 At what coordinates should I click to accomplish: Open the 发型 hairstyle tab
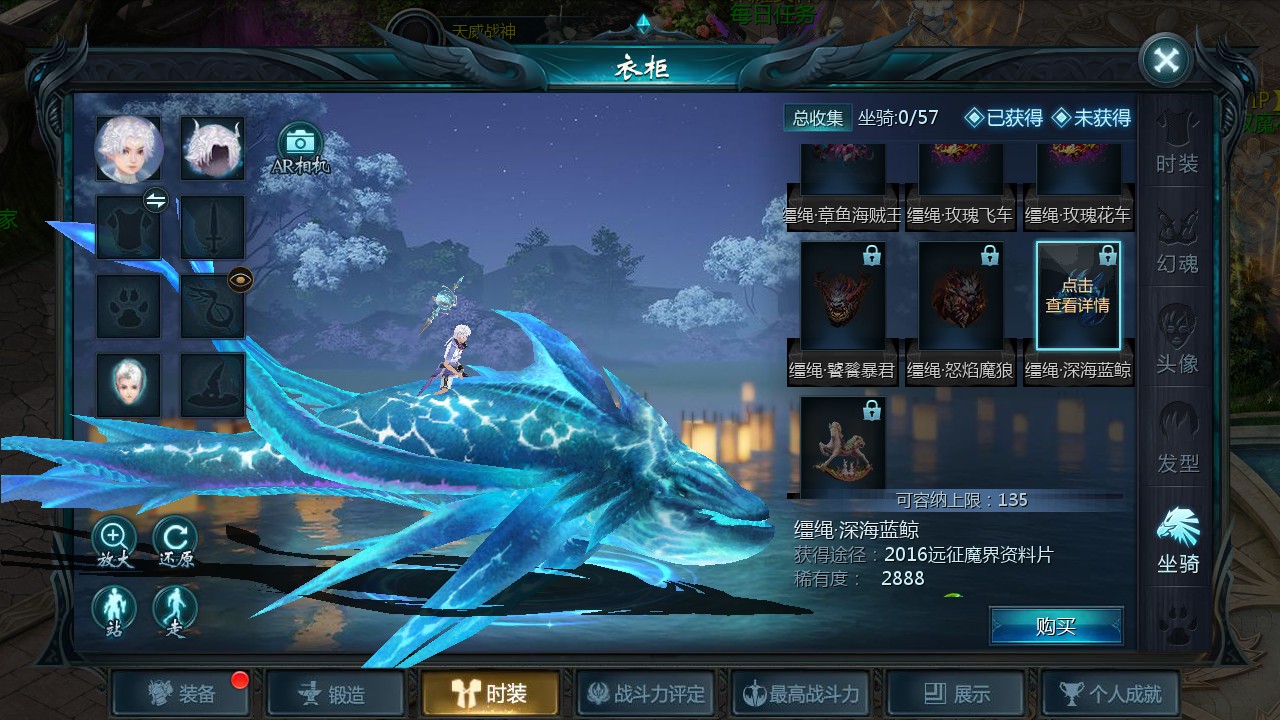click(1177, 442)
